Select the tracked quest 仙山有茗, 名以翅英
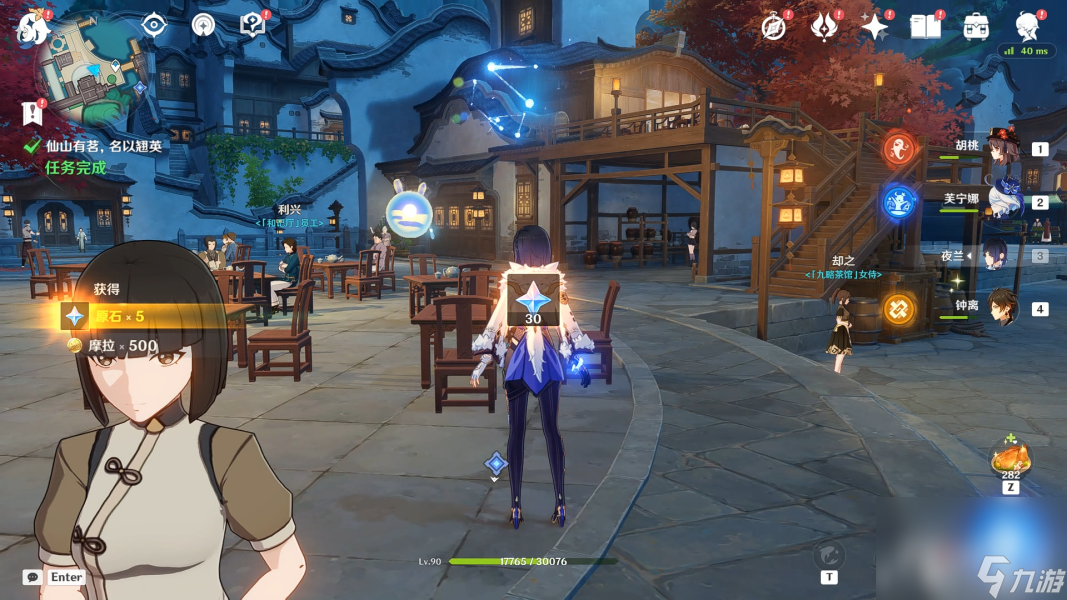Viewport: 1067px width, 600px height. click(103, 146)
